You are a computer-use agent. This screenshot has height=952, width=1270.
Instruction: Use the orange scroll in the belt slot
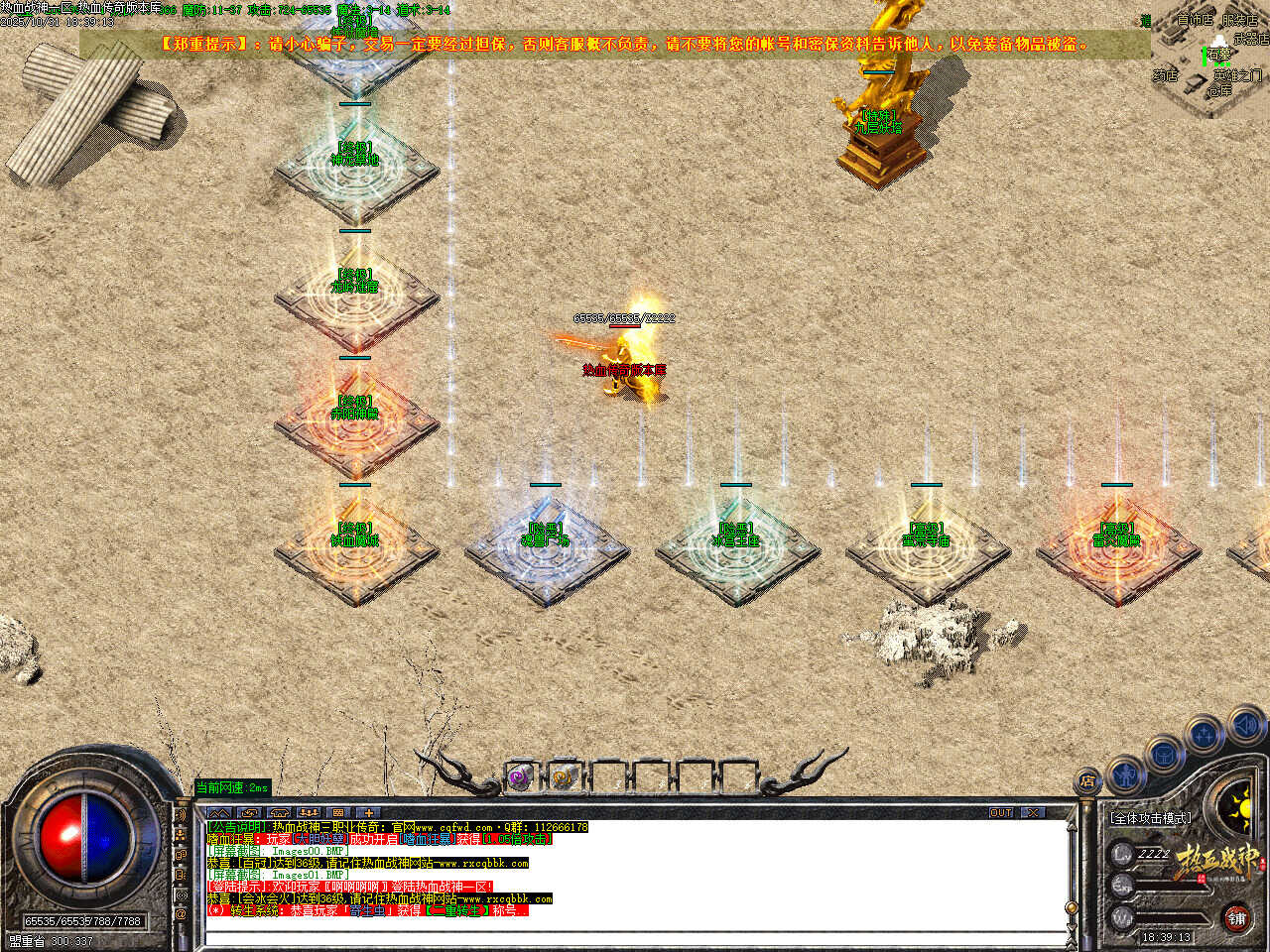tap(563, 778)
